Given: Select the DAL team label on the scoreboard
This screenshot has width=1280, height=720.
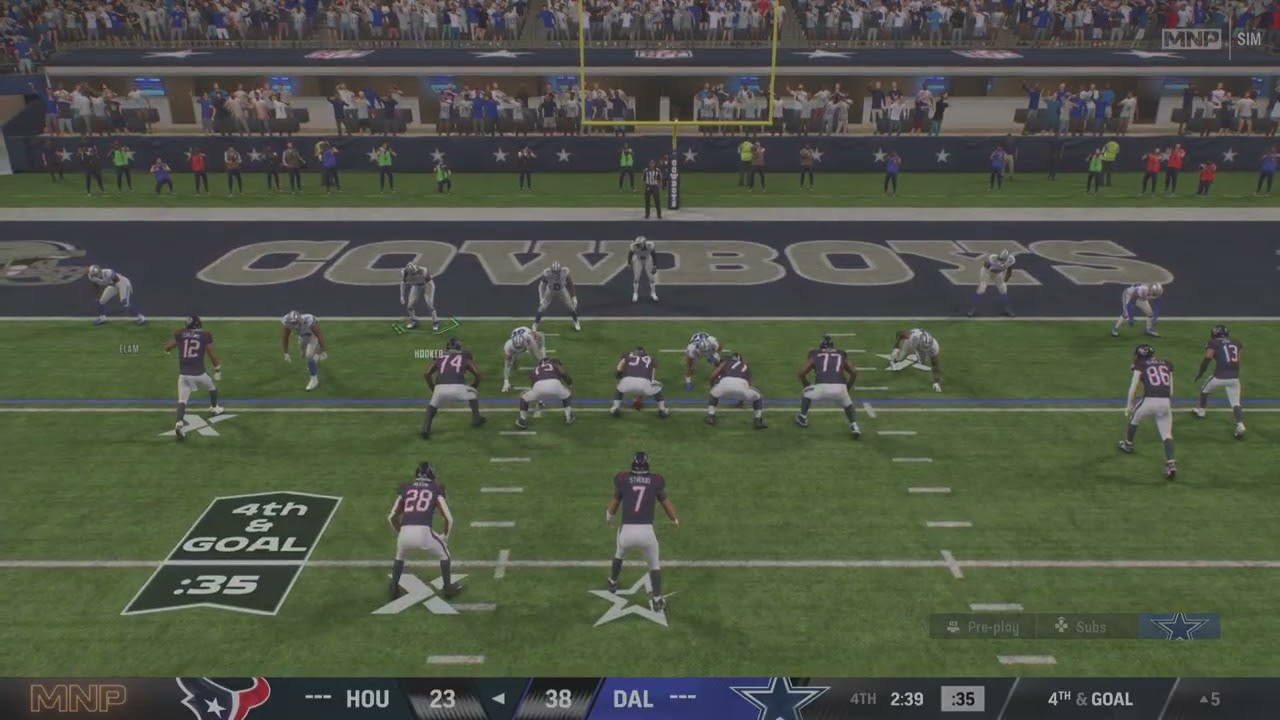Looking at the screenshot, I should click(x=635, y=700).
